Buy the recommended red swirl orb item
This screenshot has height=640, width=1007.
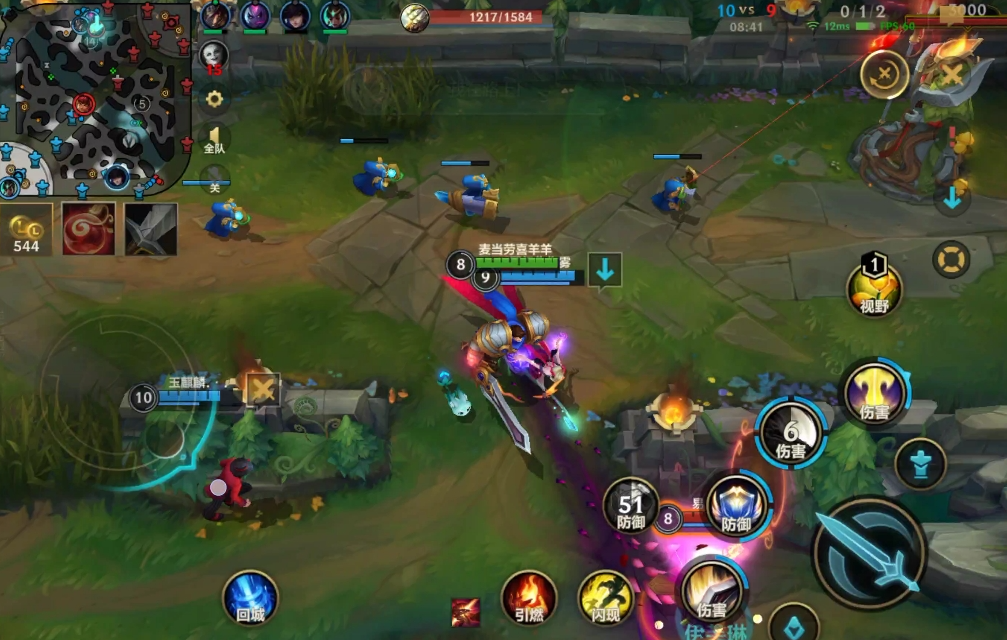click(x=88, y=229)
